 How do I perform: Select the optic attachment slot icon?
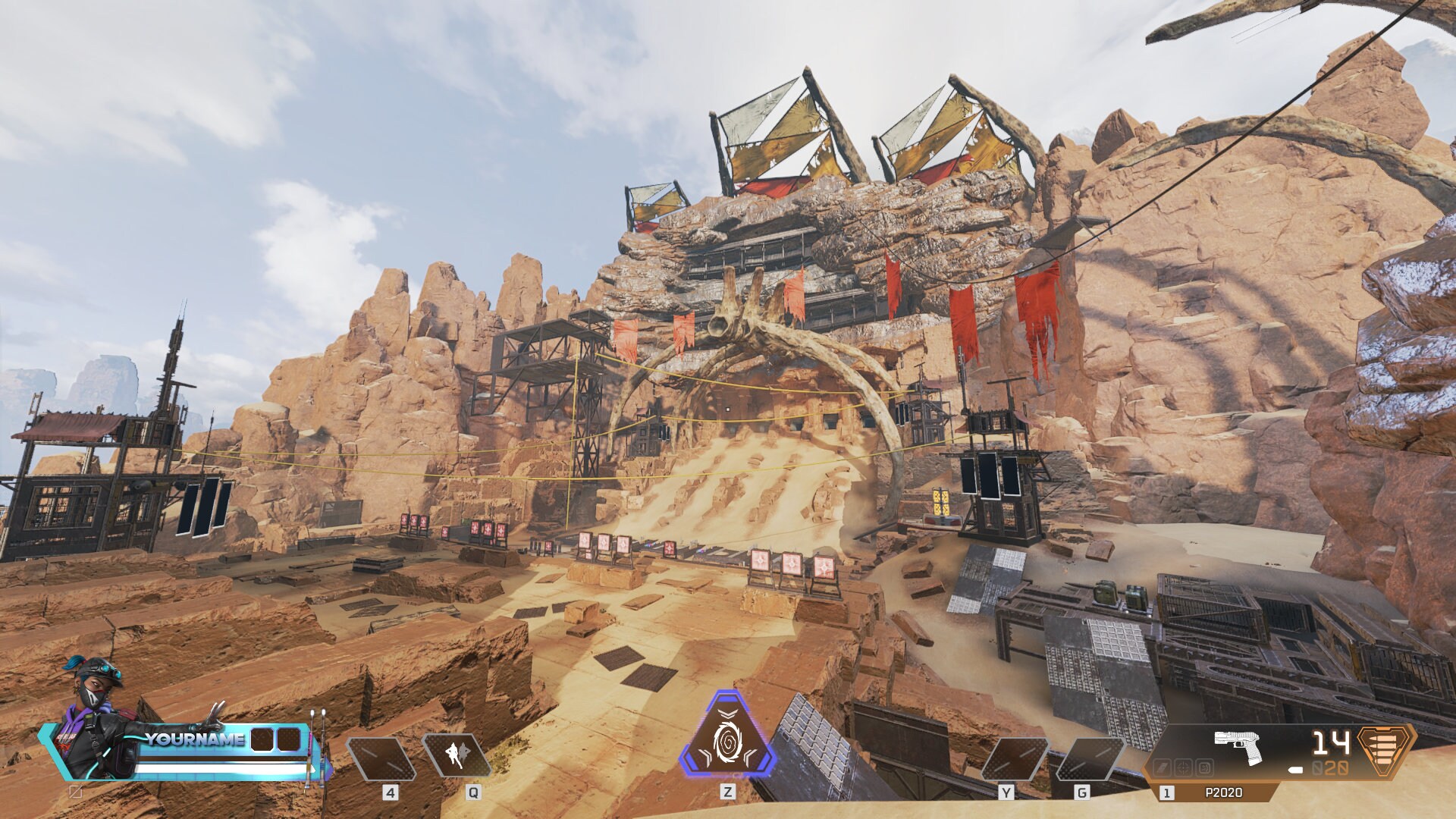(x=1183, y=767)
